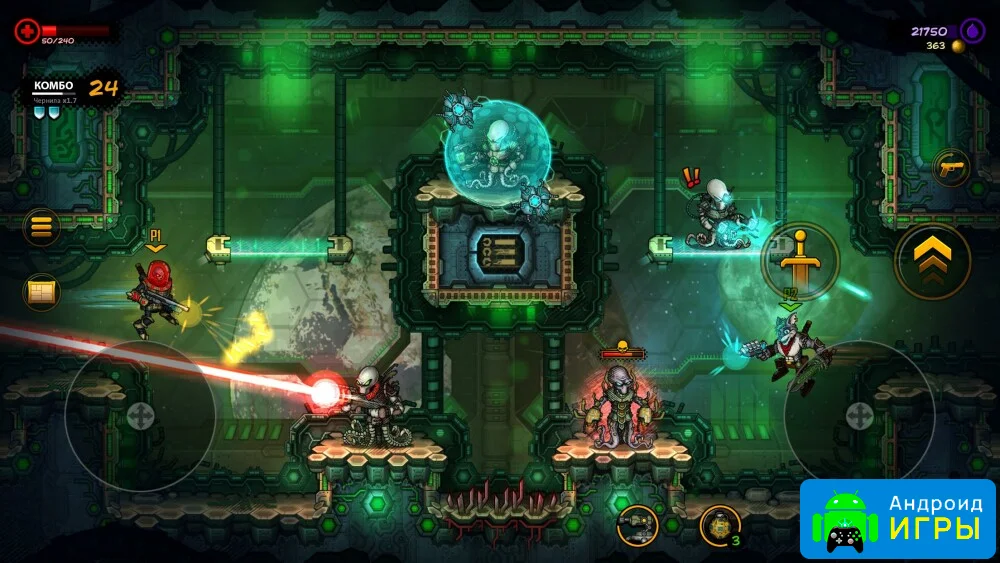The width and height of the screenshot is (1000, 563).
Task: Click the Андроид ИГРЫ watermark logo
Action: coord(898,518)
